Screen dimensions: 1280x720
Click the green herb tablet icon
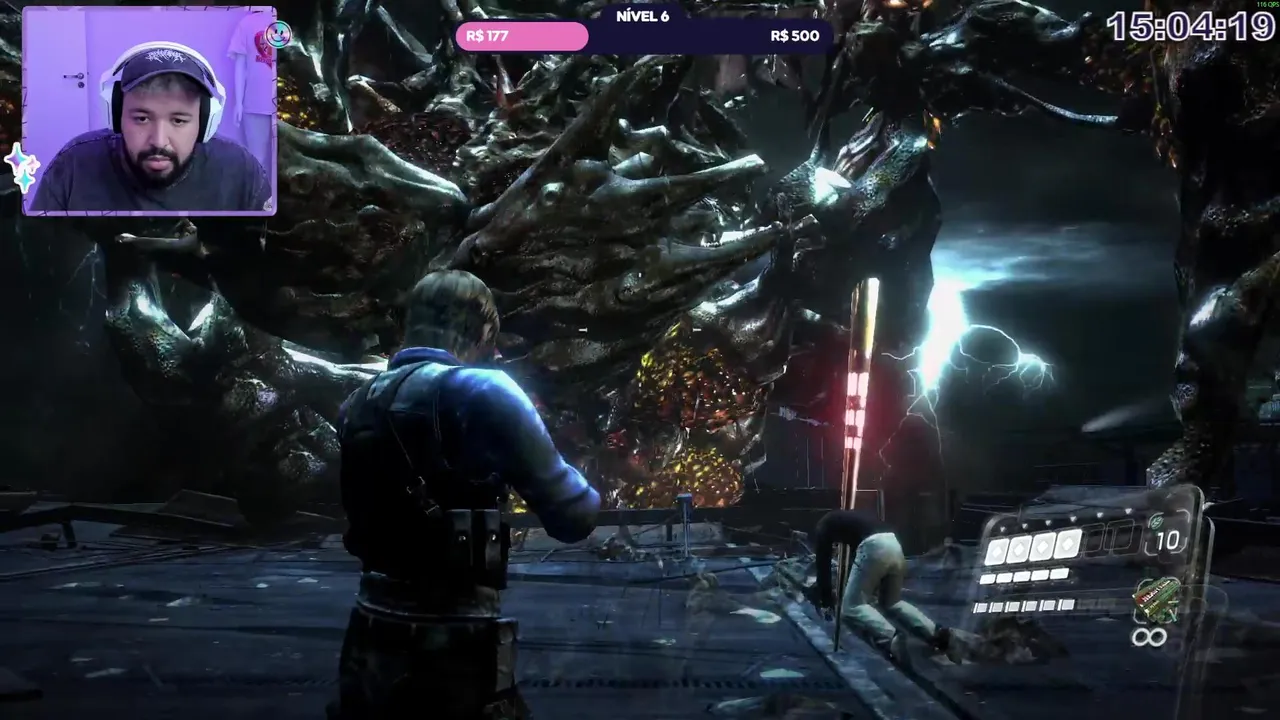(x=1156, y=521)
